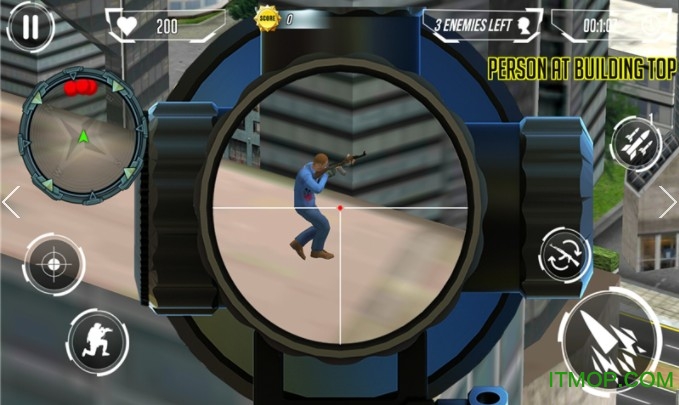The width and height of the screenshot is (679, 405).
Task: Tap the circular radar minimap
Action: point(83,137)
